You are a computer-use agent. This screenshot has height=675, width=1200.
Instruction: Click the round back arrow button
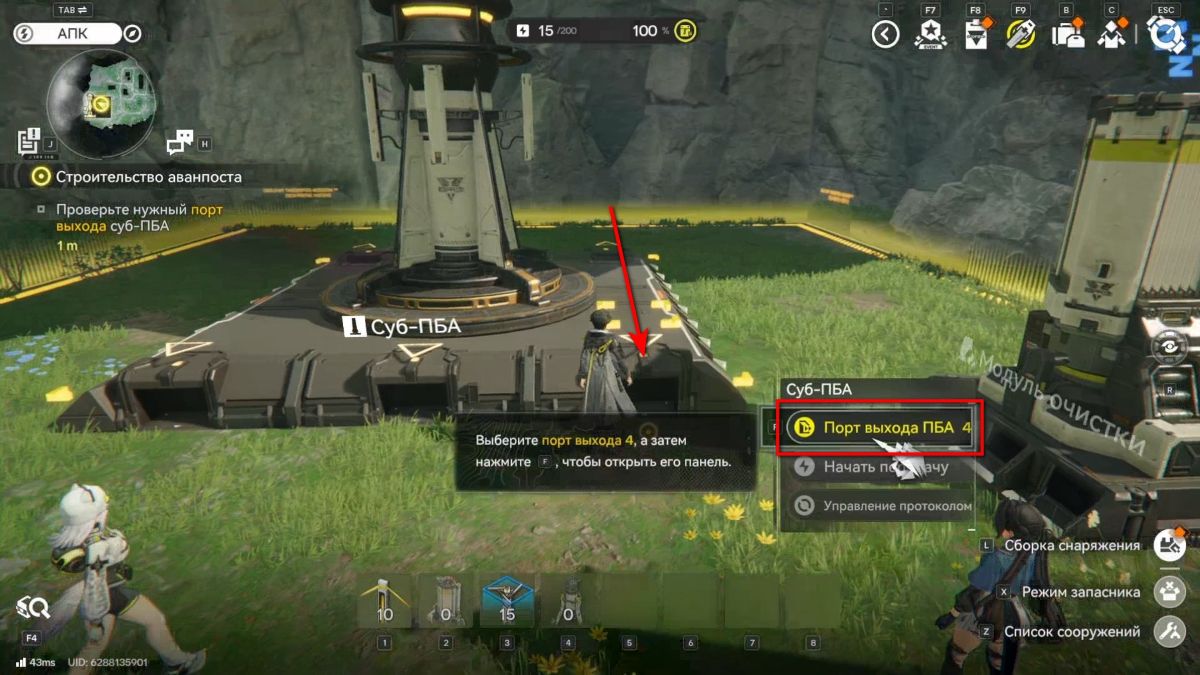[x=885, y=36]
